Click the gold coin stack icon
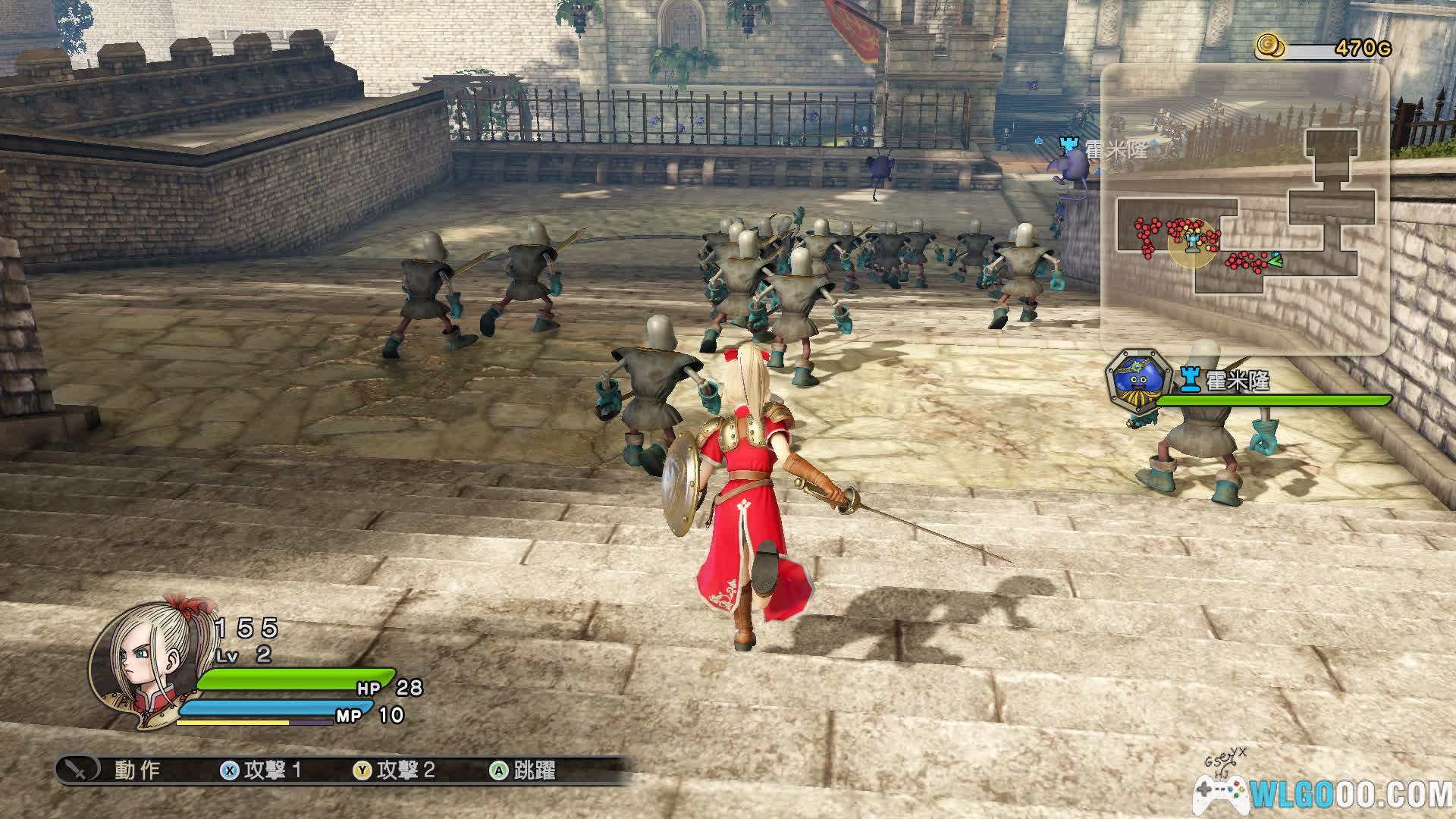 coord(1269,47)
